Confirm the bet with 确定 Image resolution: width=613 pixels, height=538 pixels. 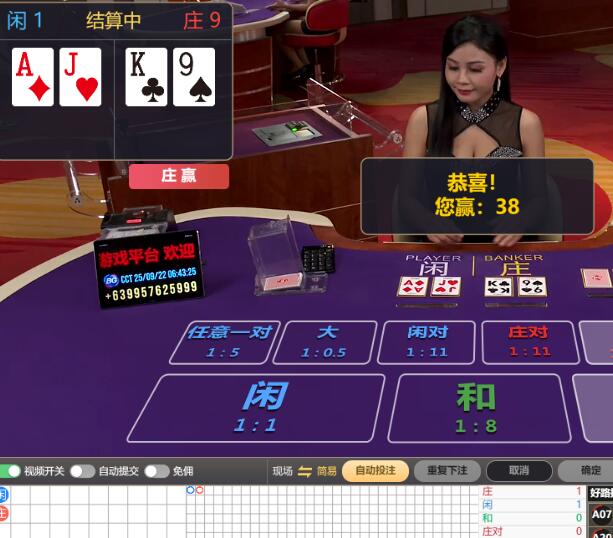[x=590, y=471]
